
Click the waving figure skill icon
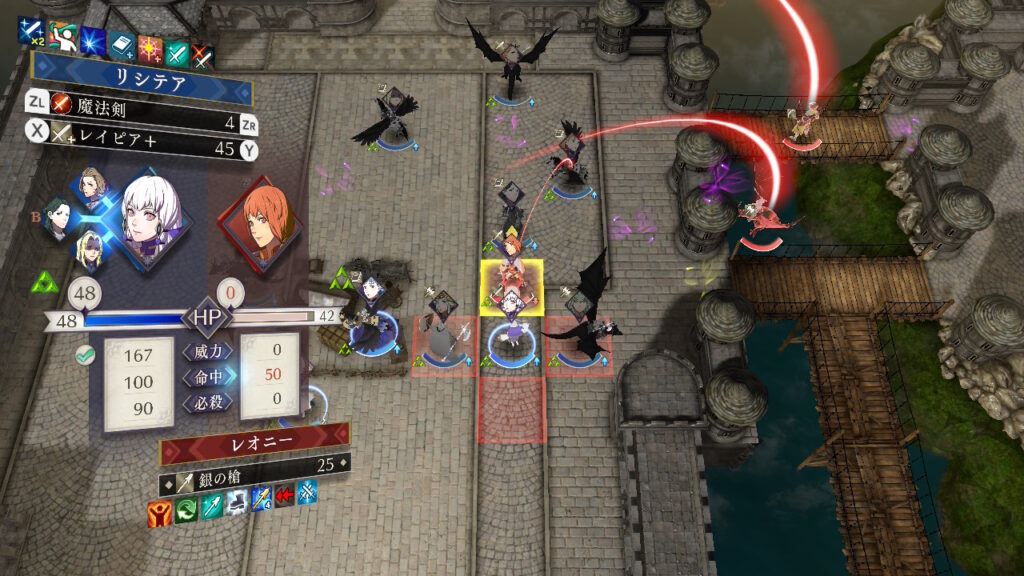coord(61,39)
